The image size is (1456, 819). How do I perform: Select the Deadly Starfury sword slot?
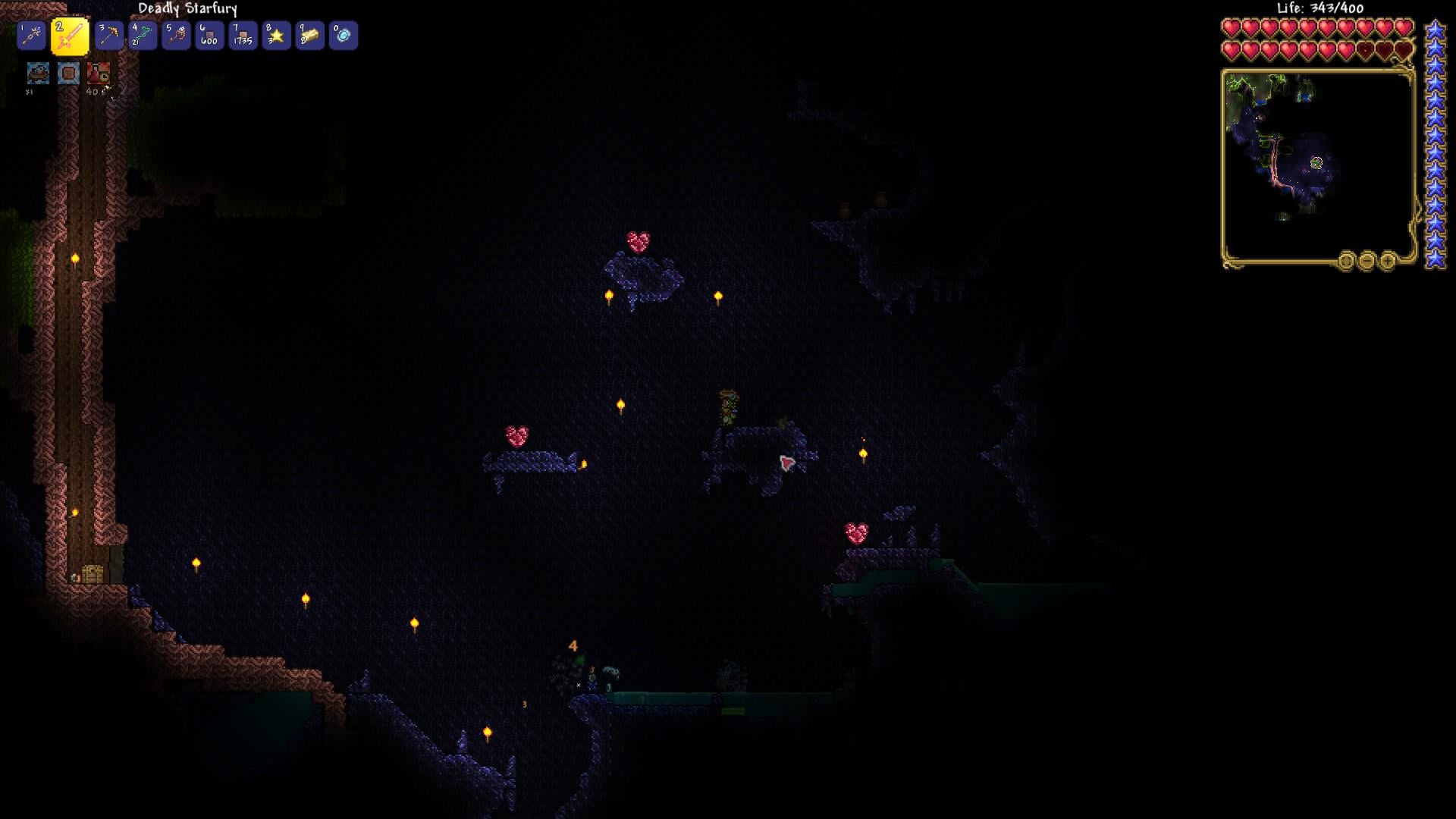(x=70, y=36)
